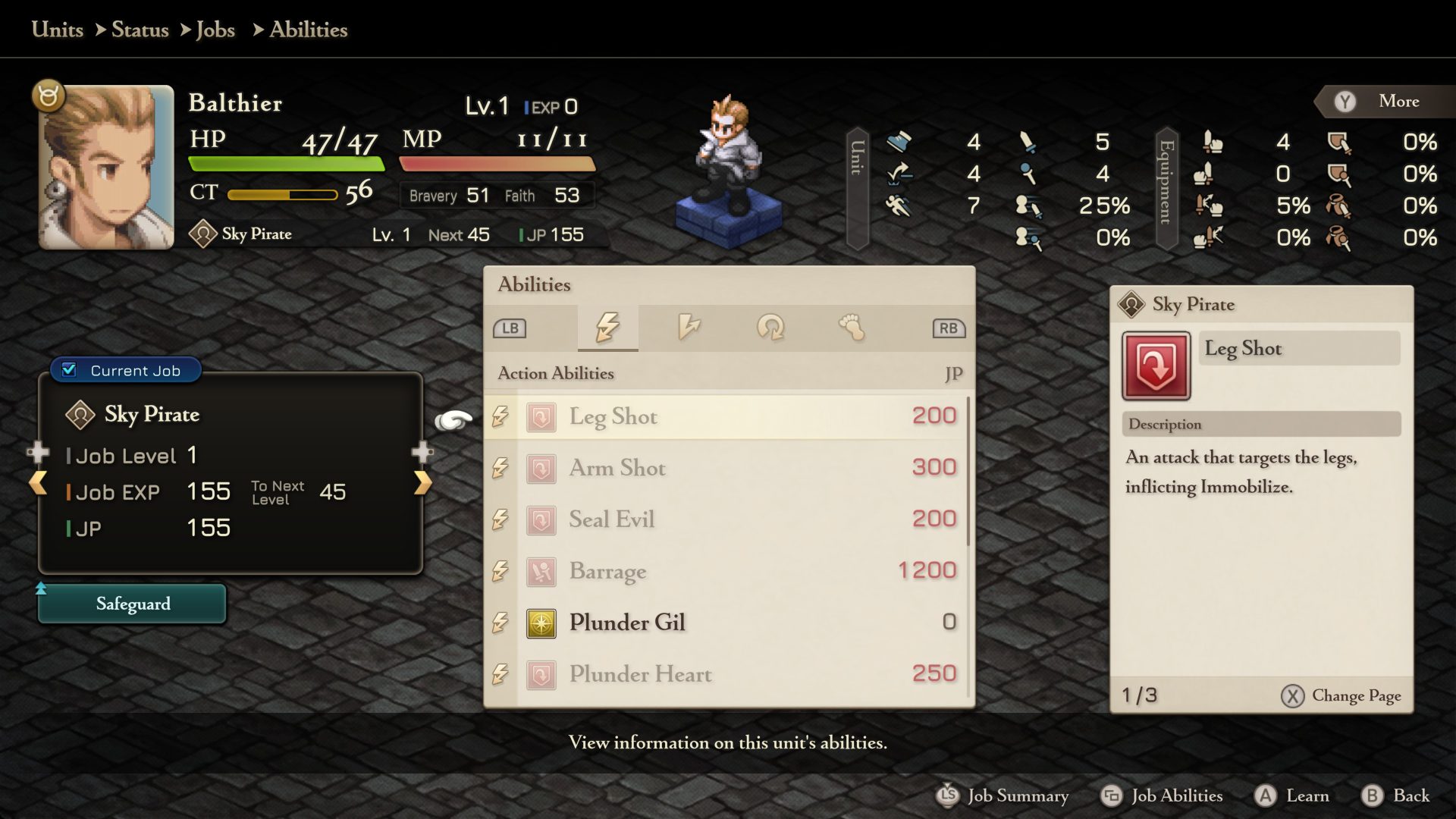Click the Plunder Gil gold coin icon
Viewport: 1456px width, 819px height.
pos(541,622)
